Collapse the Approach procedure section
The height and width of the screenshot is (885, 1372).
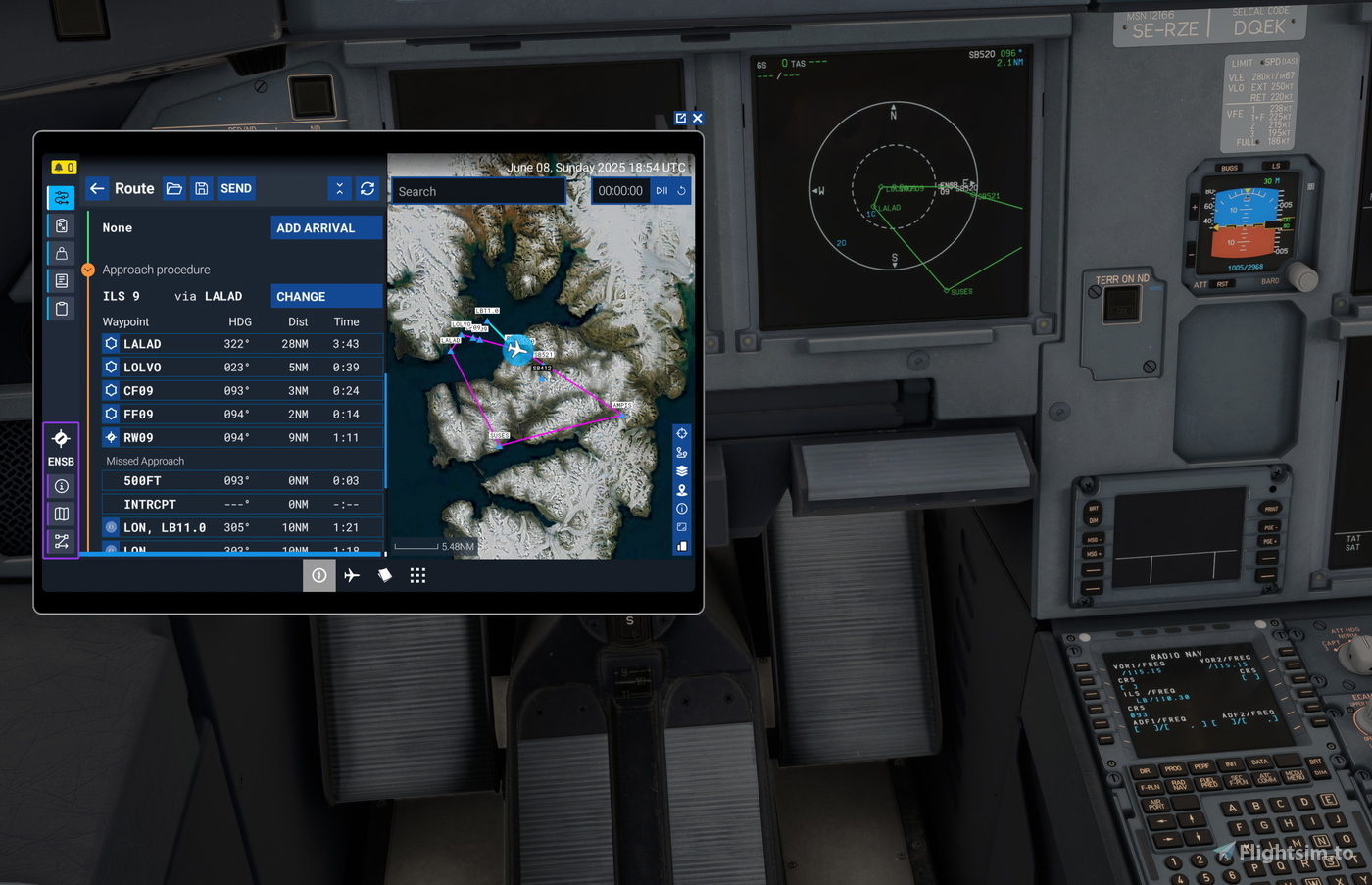(87, 269)
